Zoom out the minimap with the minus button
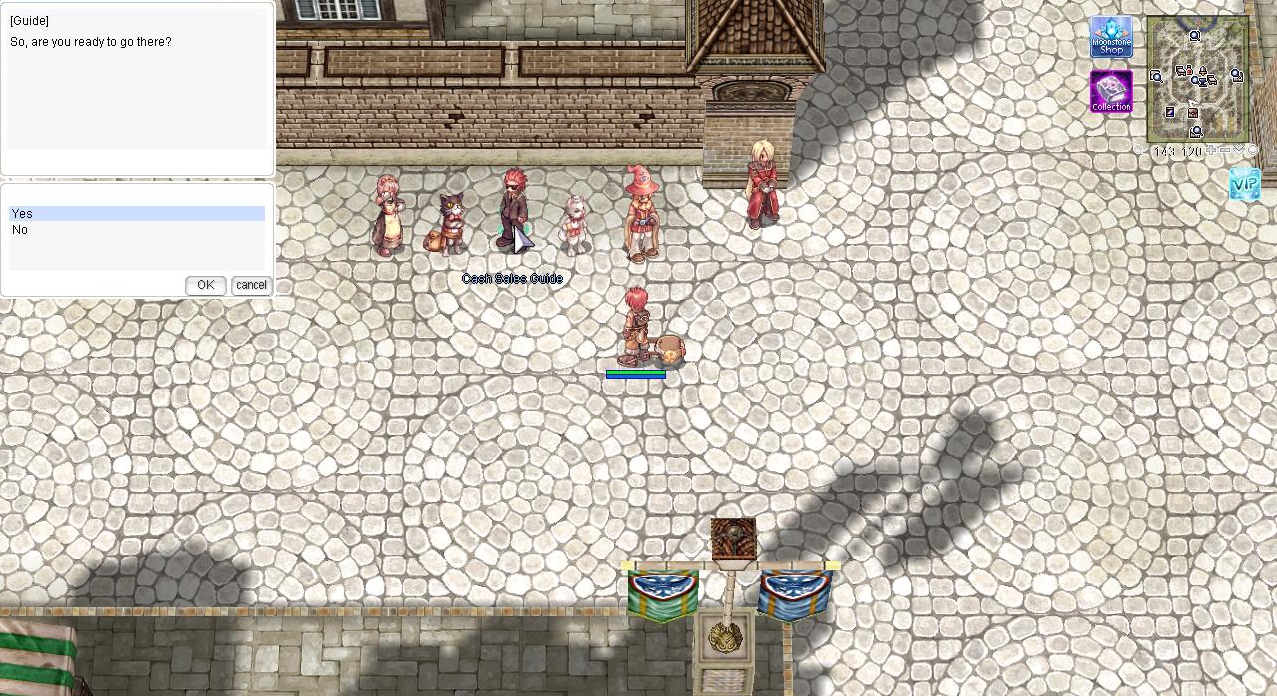 pyautogui.click(x=1225, y=151)
